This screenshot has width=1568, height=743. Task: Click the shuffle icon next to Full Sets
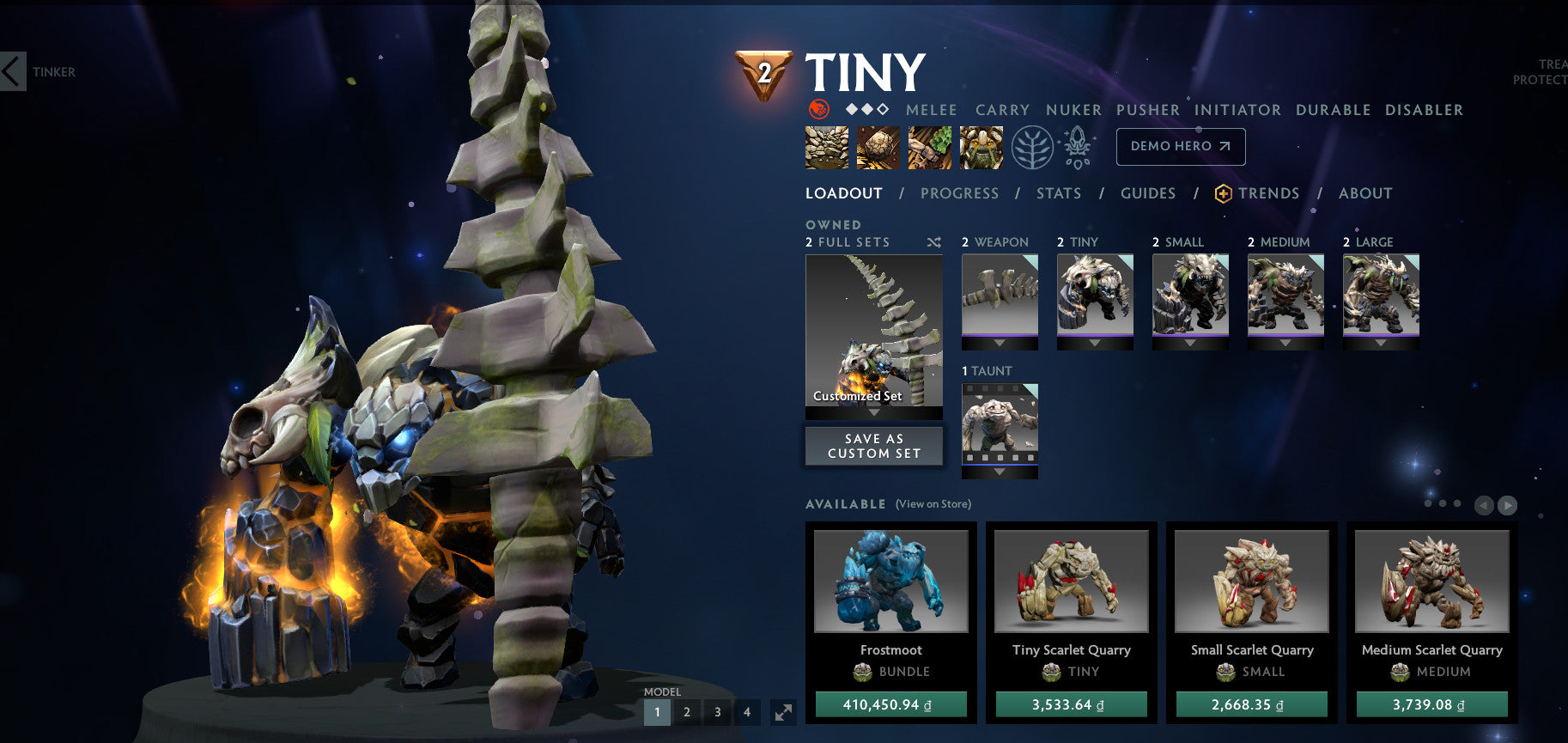pyautogui.click(x=934, y=243)
